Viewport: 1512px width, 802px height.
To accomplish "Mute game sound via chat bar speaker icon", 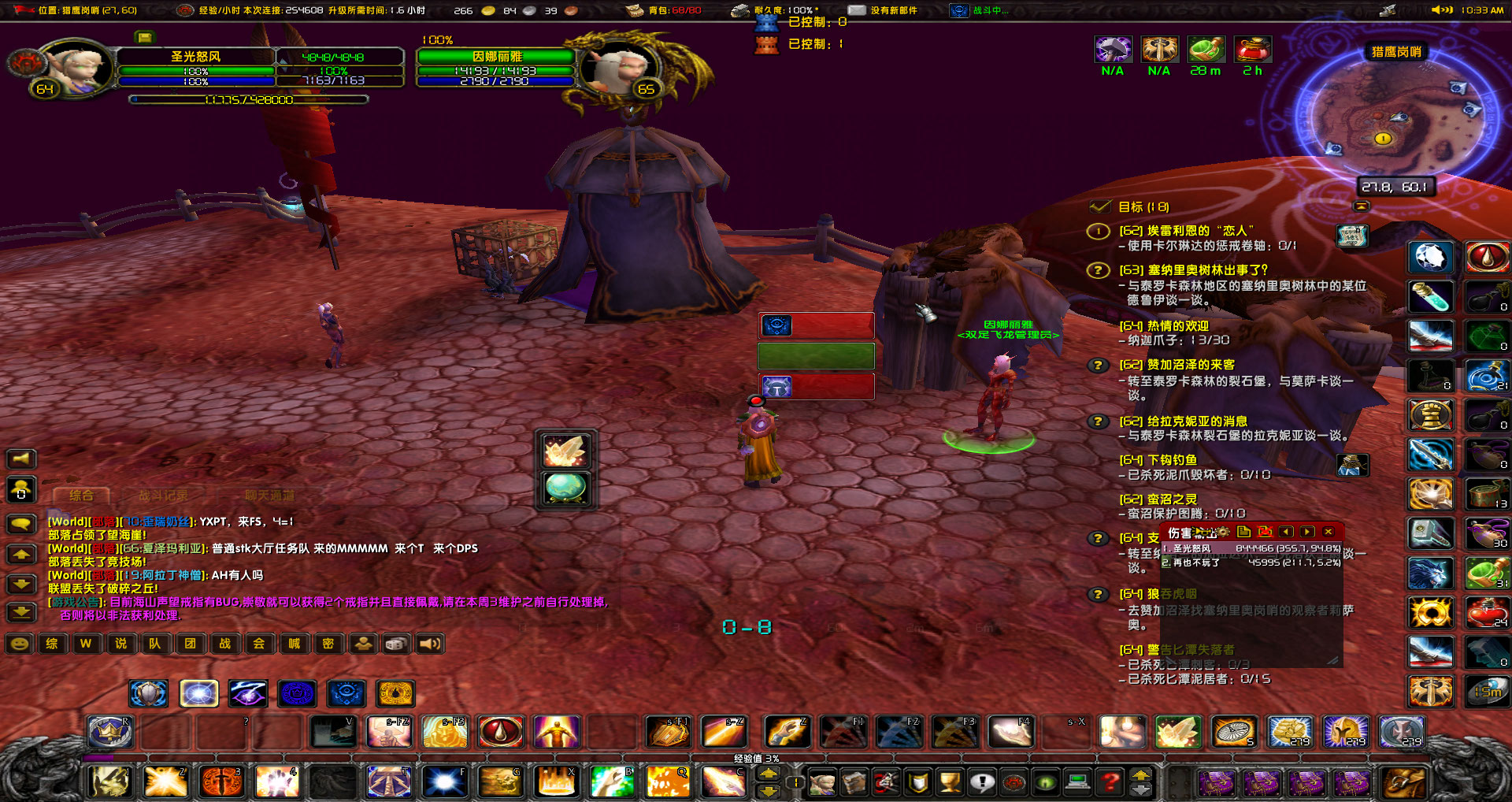I will 429,644.
